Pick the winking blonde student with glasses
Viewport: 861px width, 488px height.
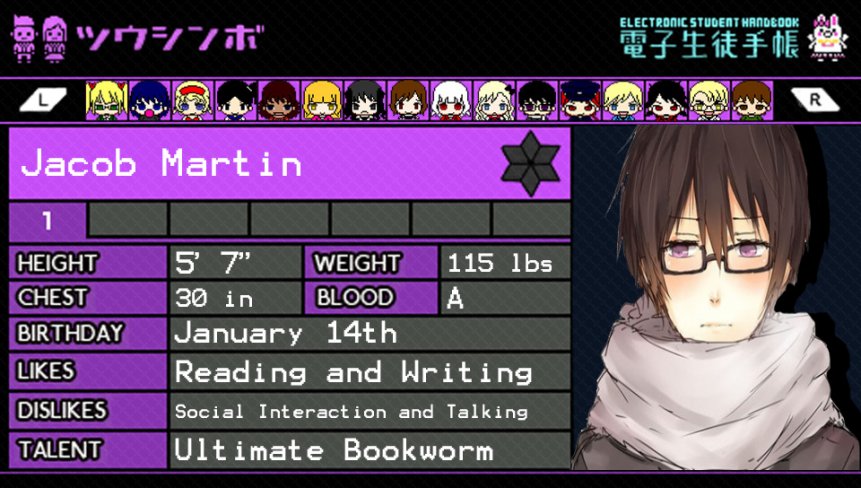pos(708,100)
